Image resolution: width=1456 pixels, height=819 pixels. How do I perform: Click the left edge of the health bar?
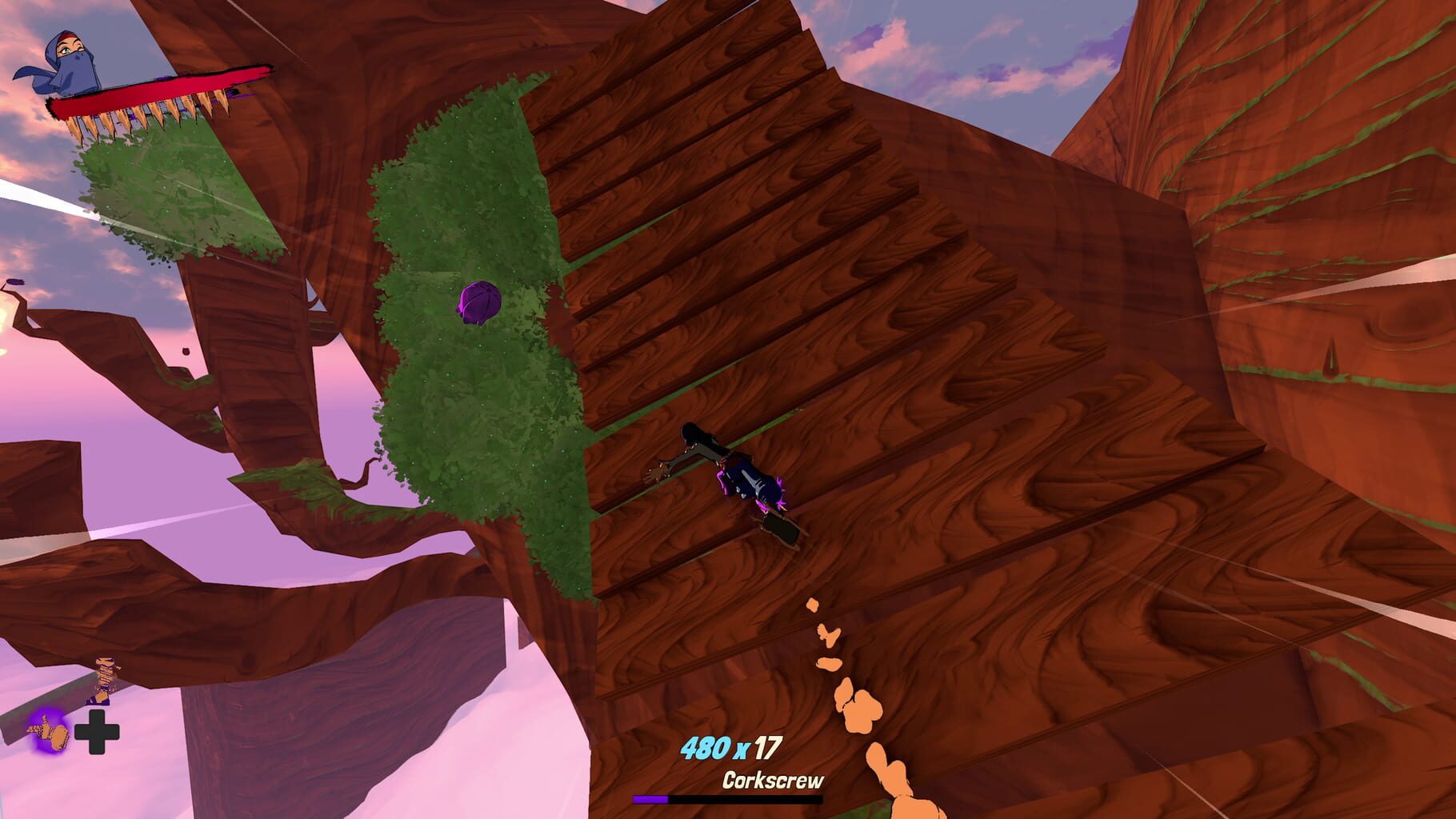point(54,106)
